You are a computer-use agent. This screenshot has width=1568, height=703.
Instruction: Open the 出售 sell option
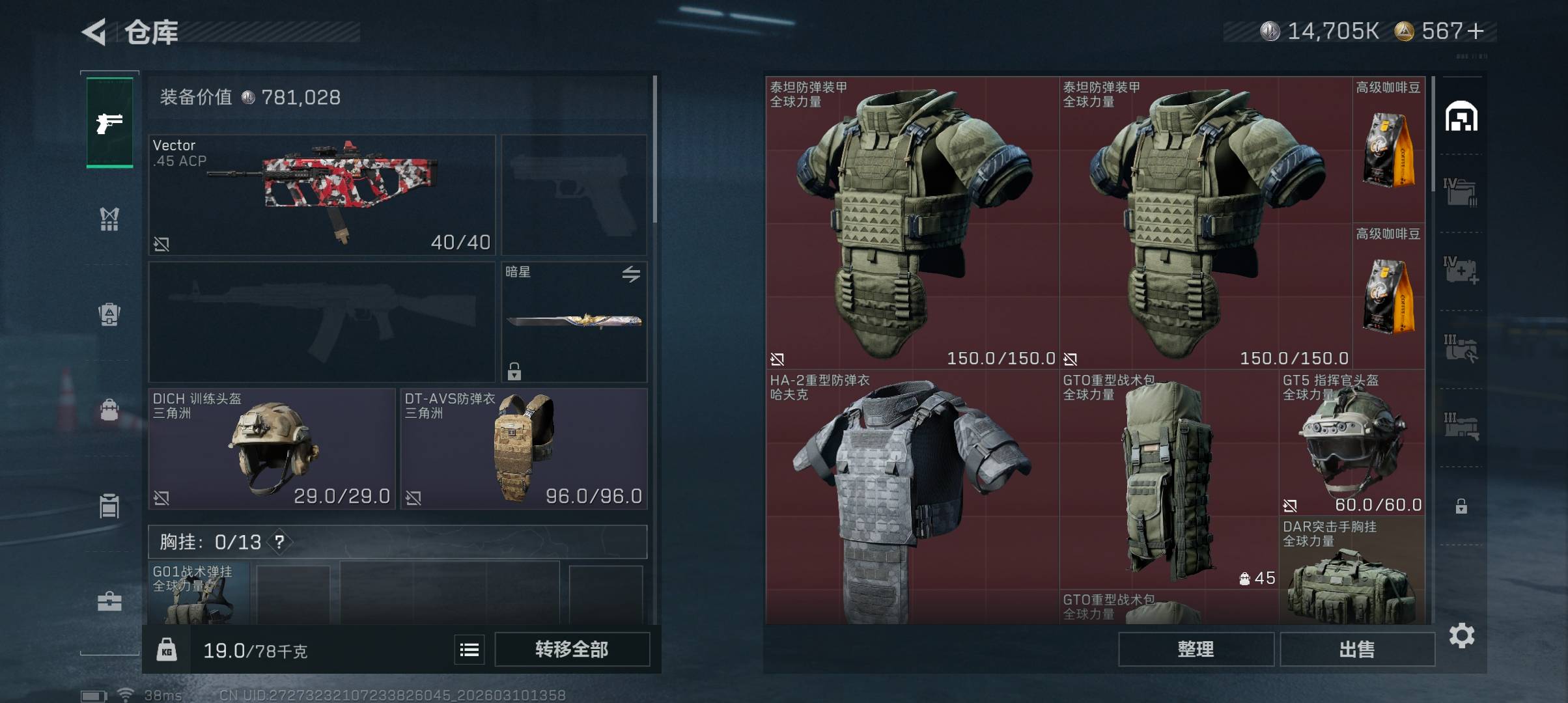click(1357, 649)
